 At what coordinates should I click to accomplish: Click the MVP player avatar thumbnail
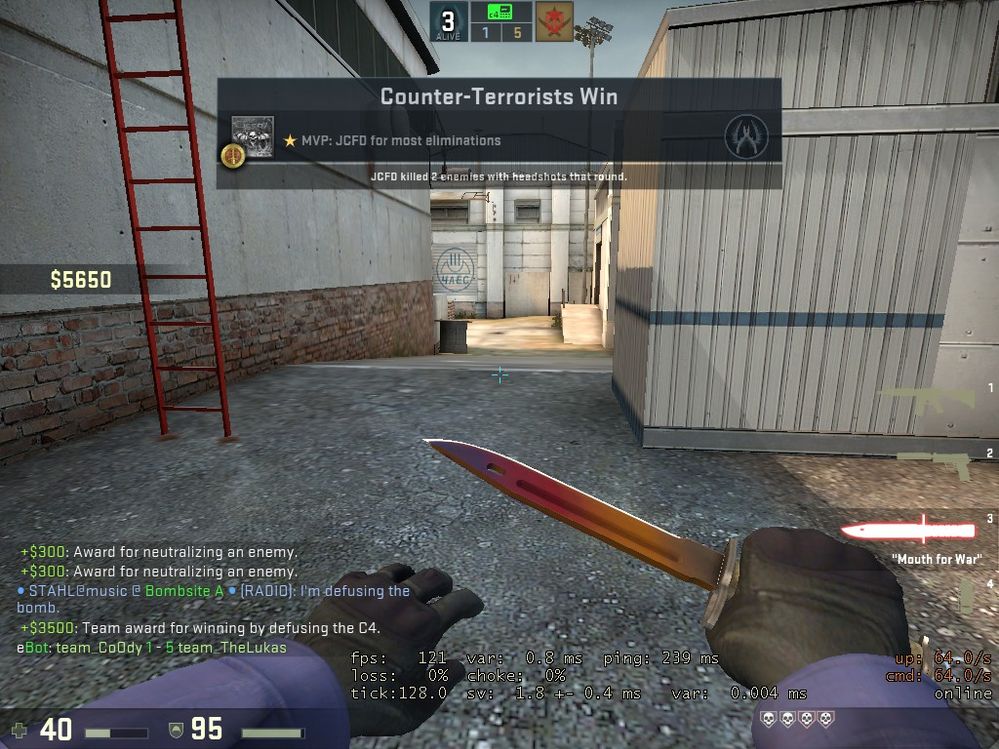tap(252, 135)
